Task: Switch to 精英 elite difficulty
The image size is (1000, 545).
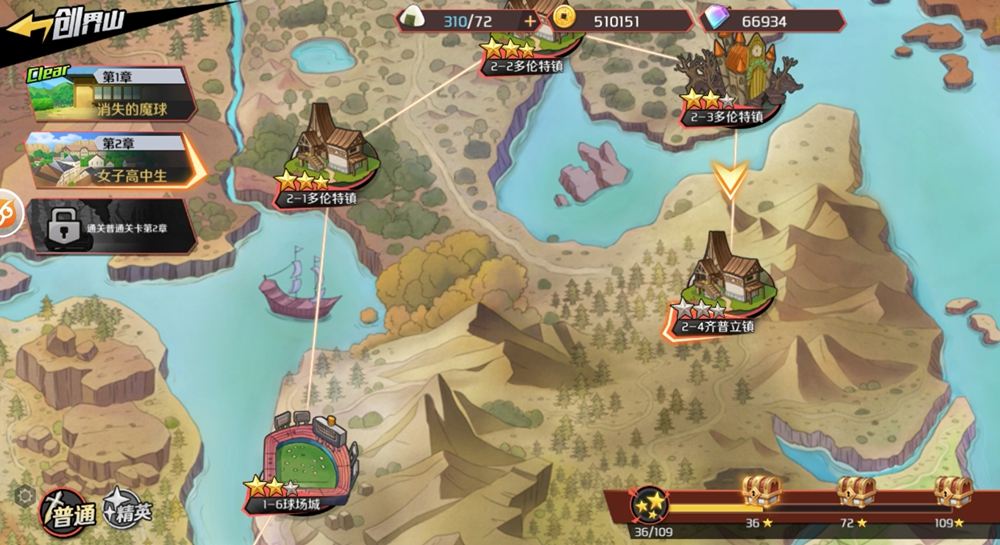Action: pos(129,511)
